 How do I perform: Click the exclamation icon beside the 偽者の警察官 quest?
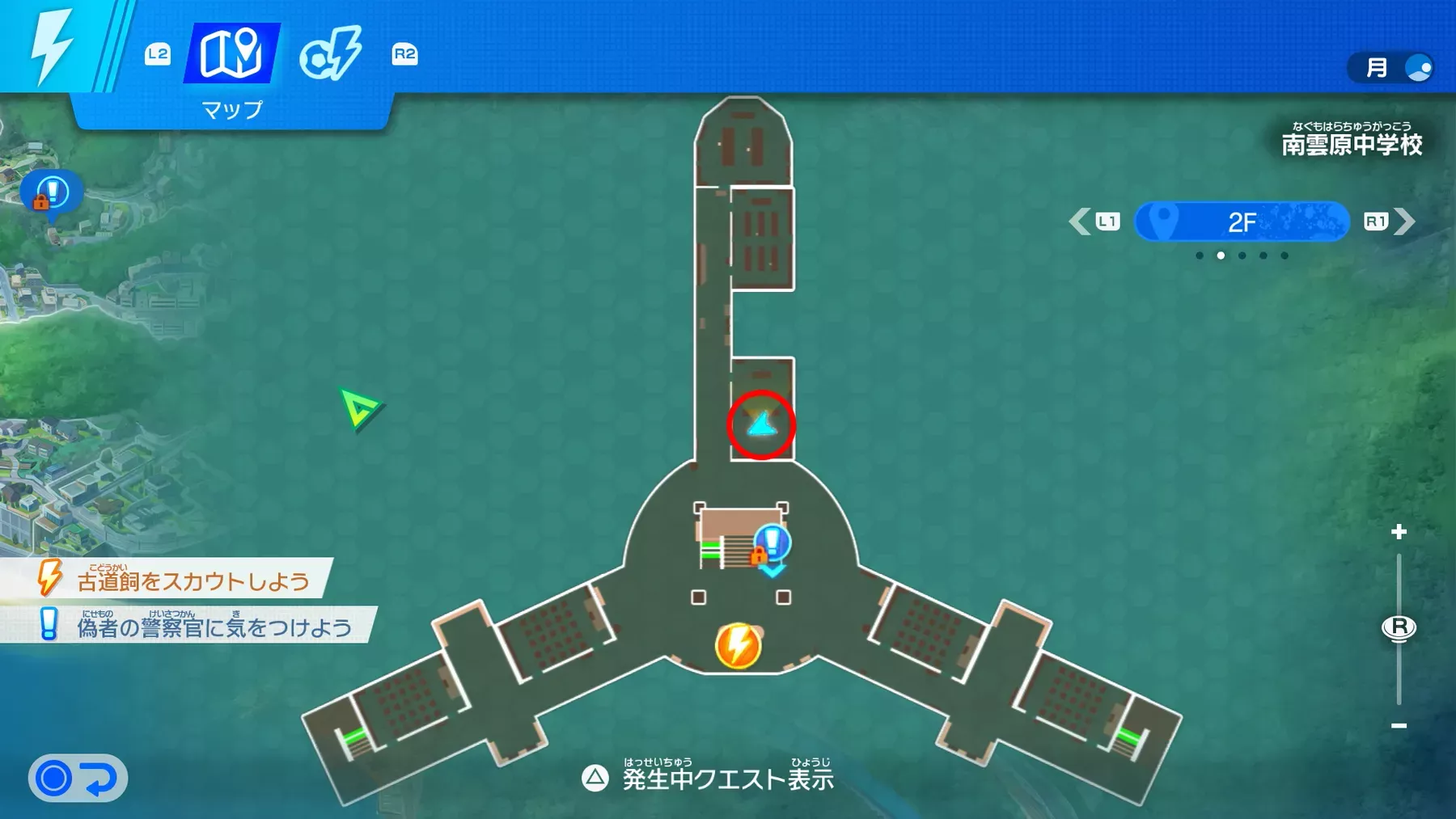click(x=49, y=623)
